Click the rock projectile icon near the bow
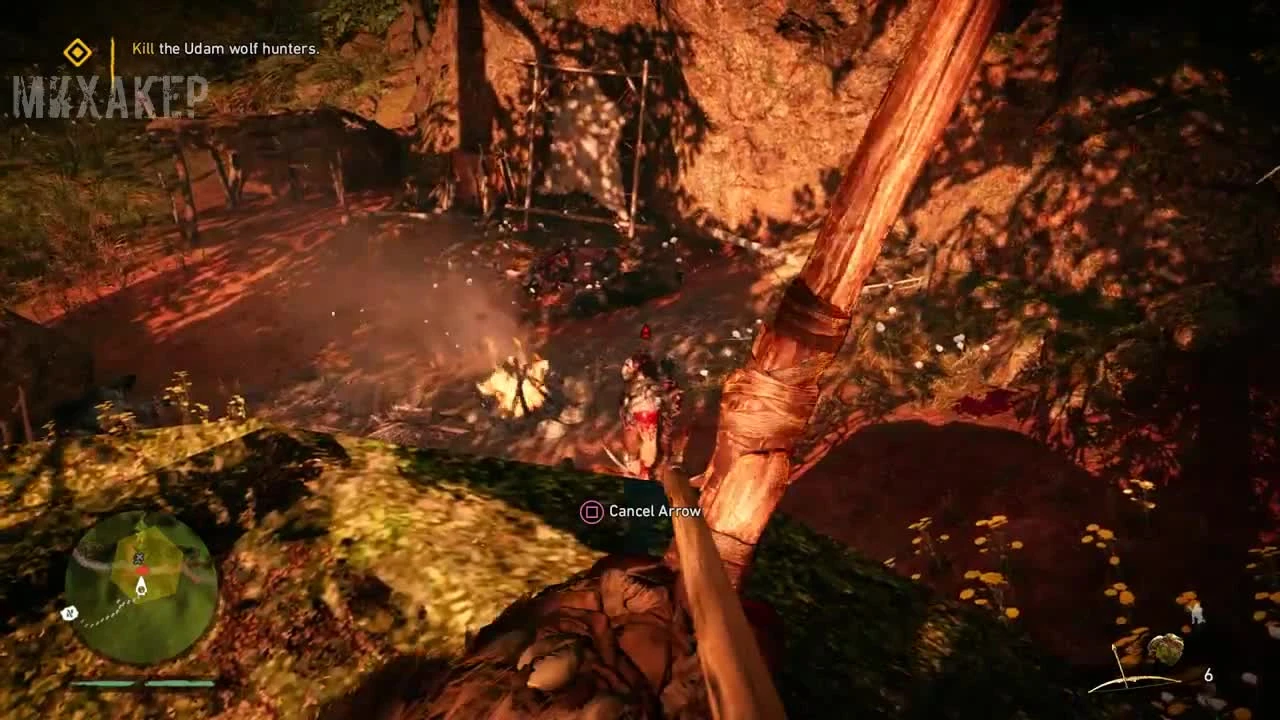The height and width of the screenshot is (720, 1280). click(1167, 650)
